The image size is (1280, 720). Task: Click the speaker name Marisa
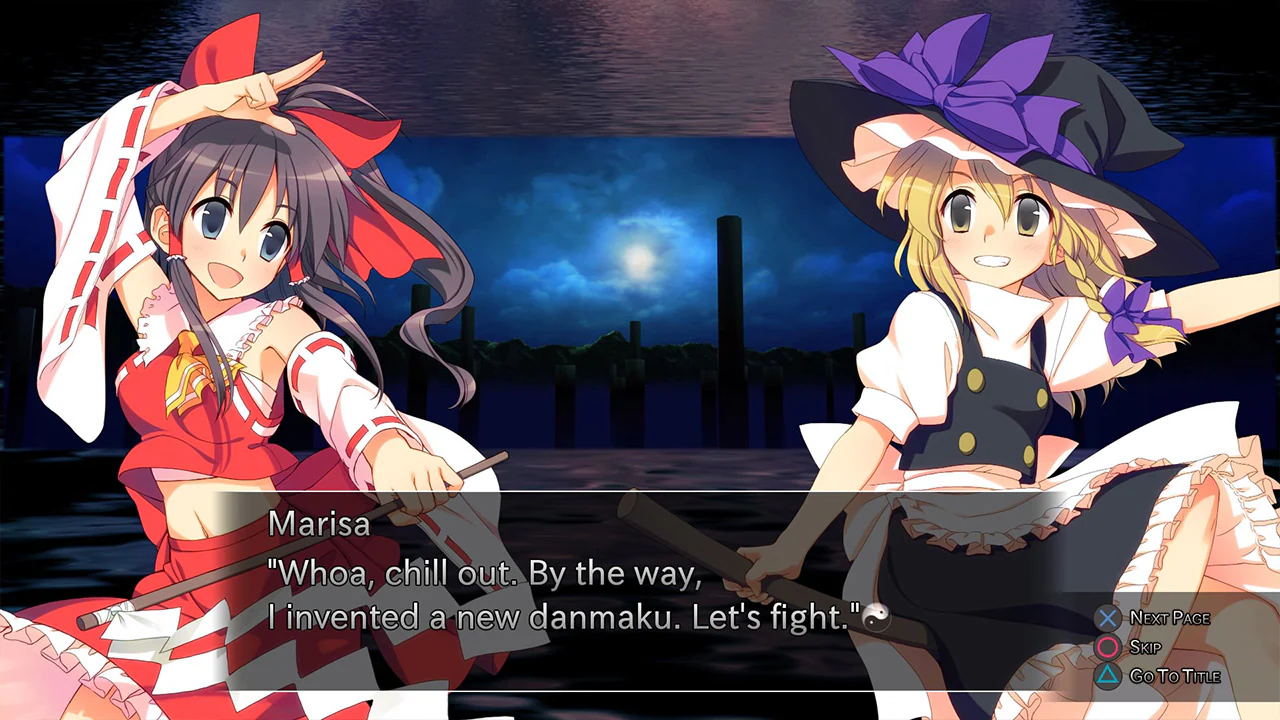click(318, 524)
